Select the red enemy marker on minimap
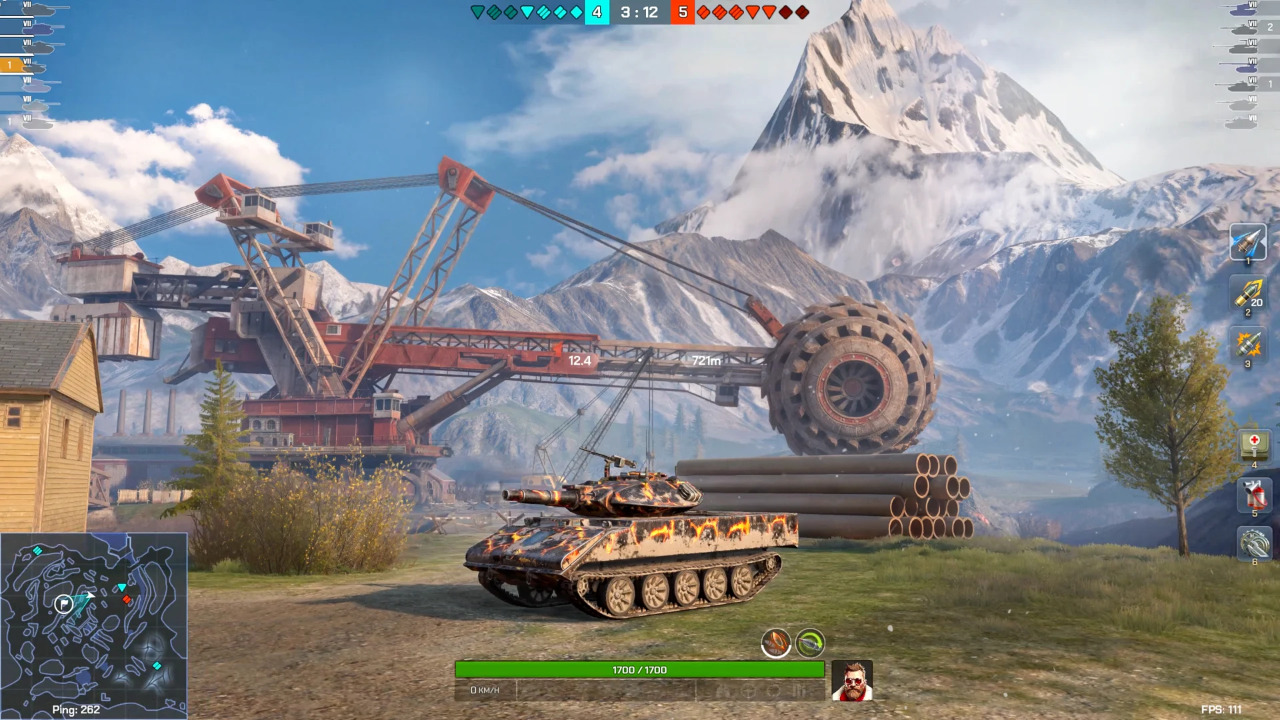The height and width of the screenshot is (720, 1280). pyautogui.click(x=127, y=599)
